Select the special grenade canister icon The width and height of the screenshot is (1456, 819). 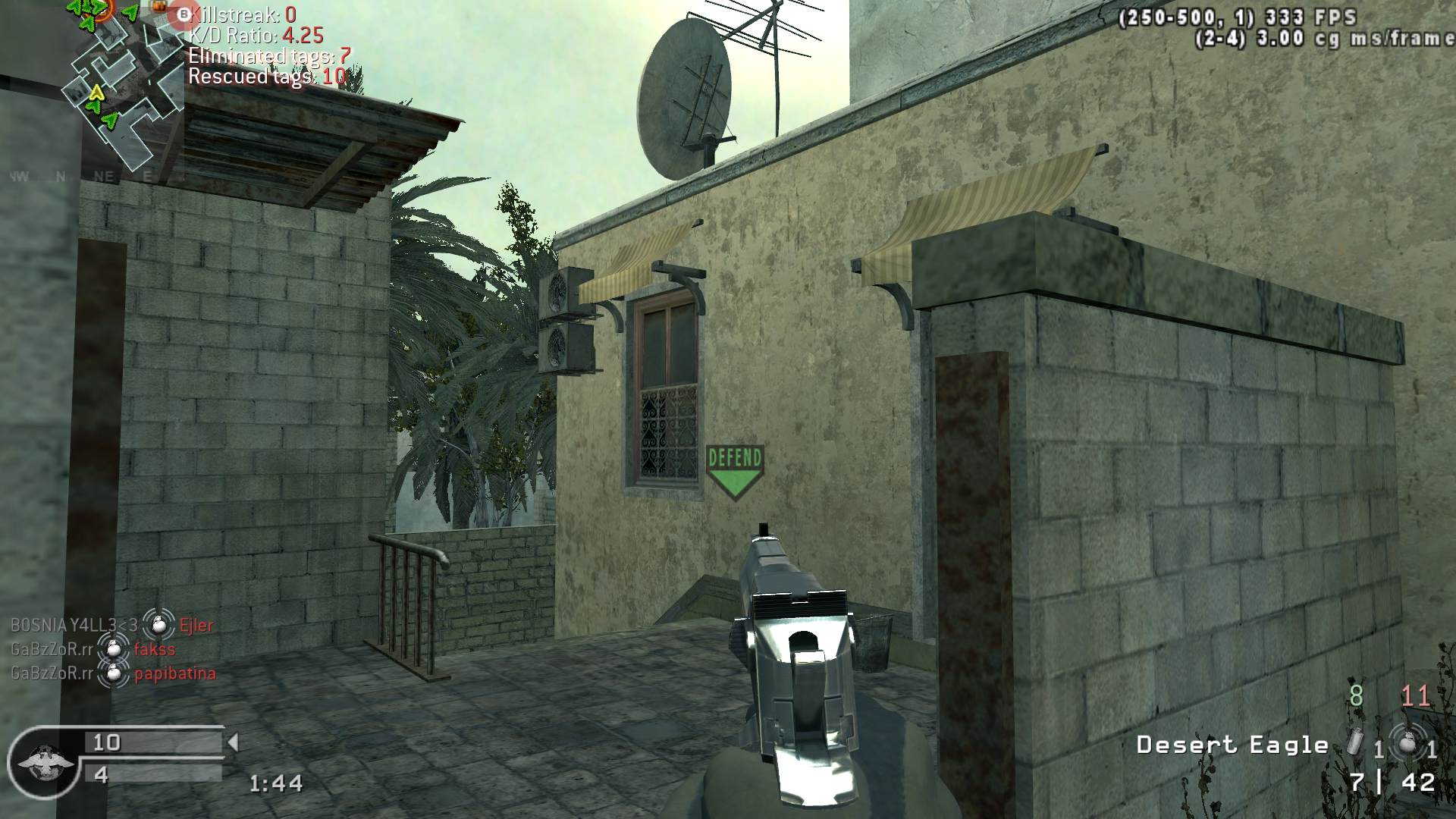[1355, 741]
